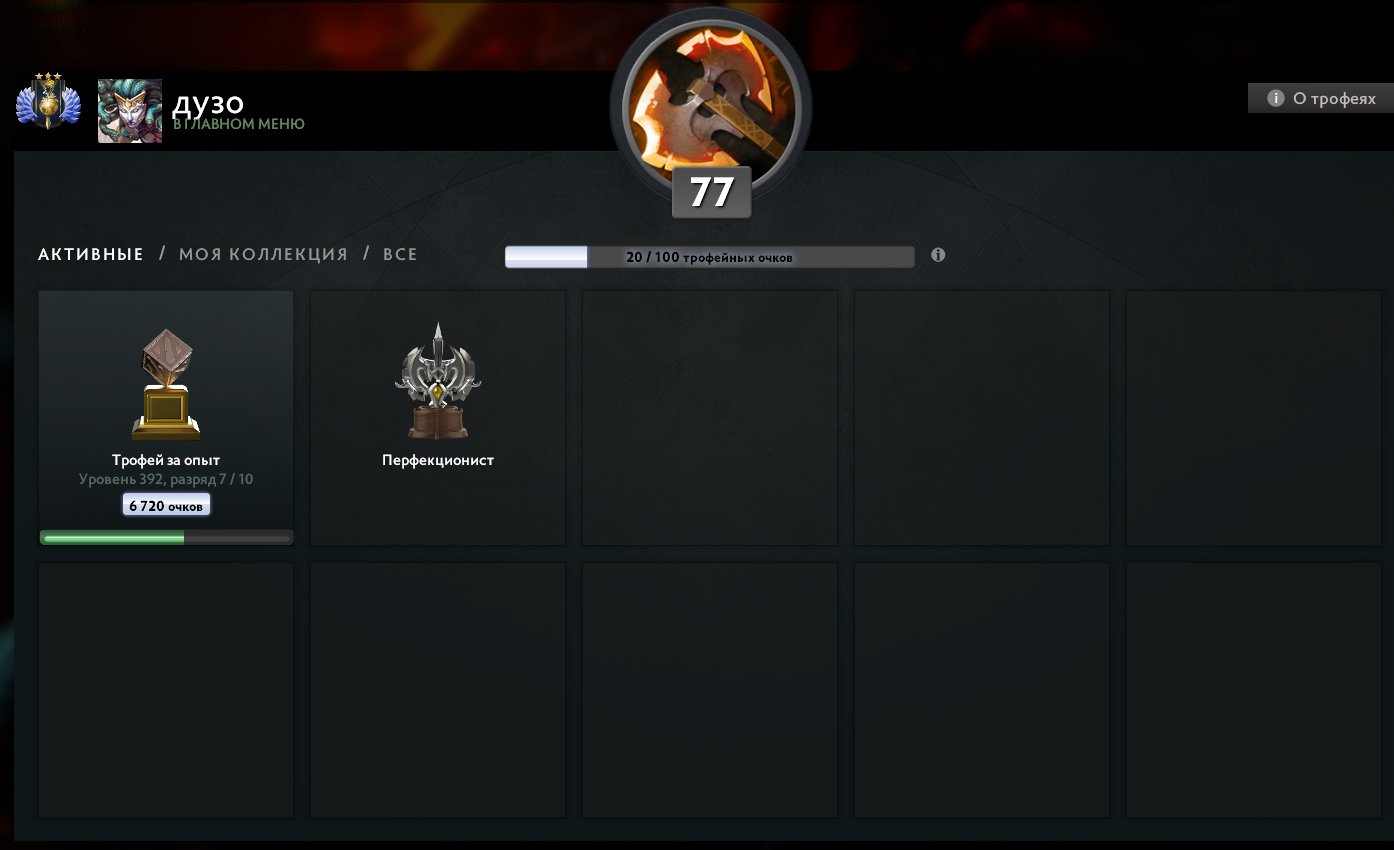Click the 6 720 очков button
1394x850 pixels.
tap(165, 504)
